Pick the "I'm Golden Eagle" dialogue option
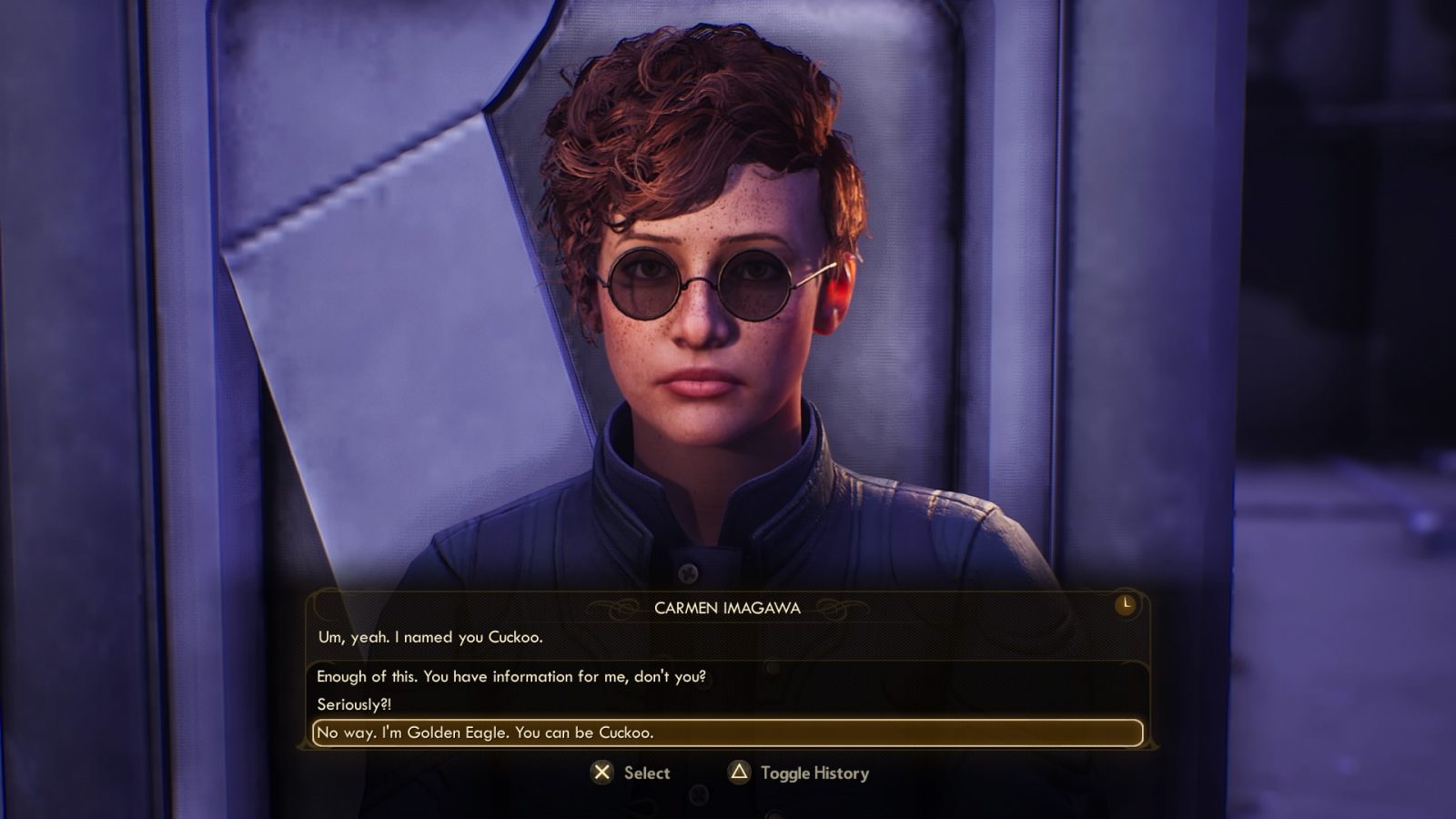 coord(485,733)
